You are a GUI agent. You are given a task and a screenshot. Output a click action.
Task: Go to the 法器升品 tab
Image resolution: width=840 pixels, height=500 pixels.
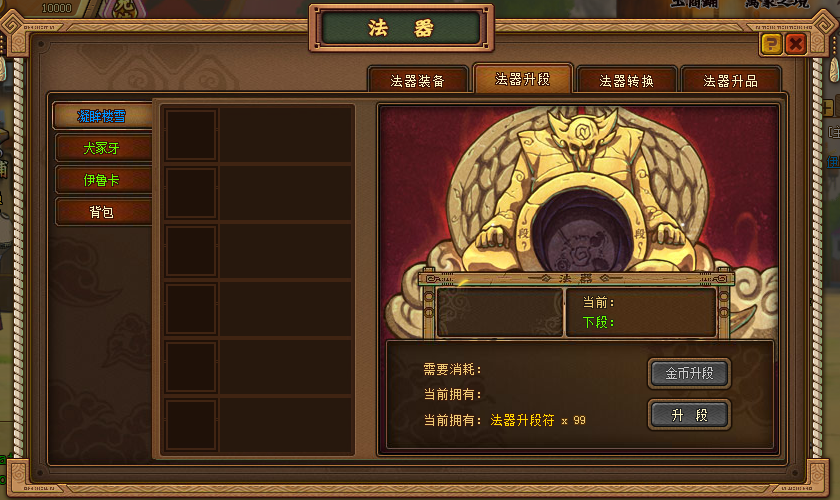click(x=731, y=81)
